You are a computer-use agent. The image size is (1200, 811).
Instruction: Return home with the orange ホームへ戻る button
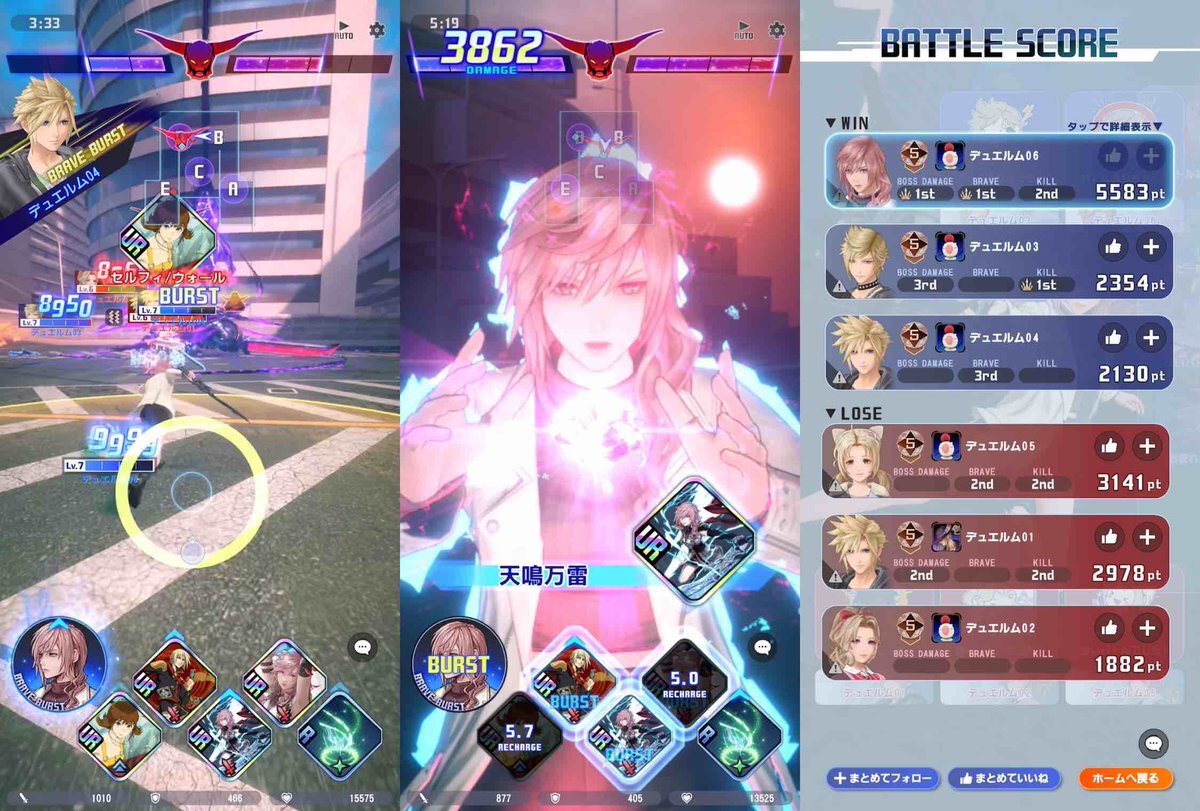click(x=1125, y=778)
